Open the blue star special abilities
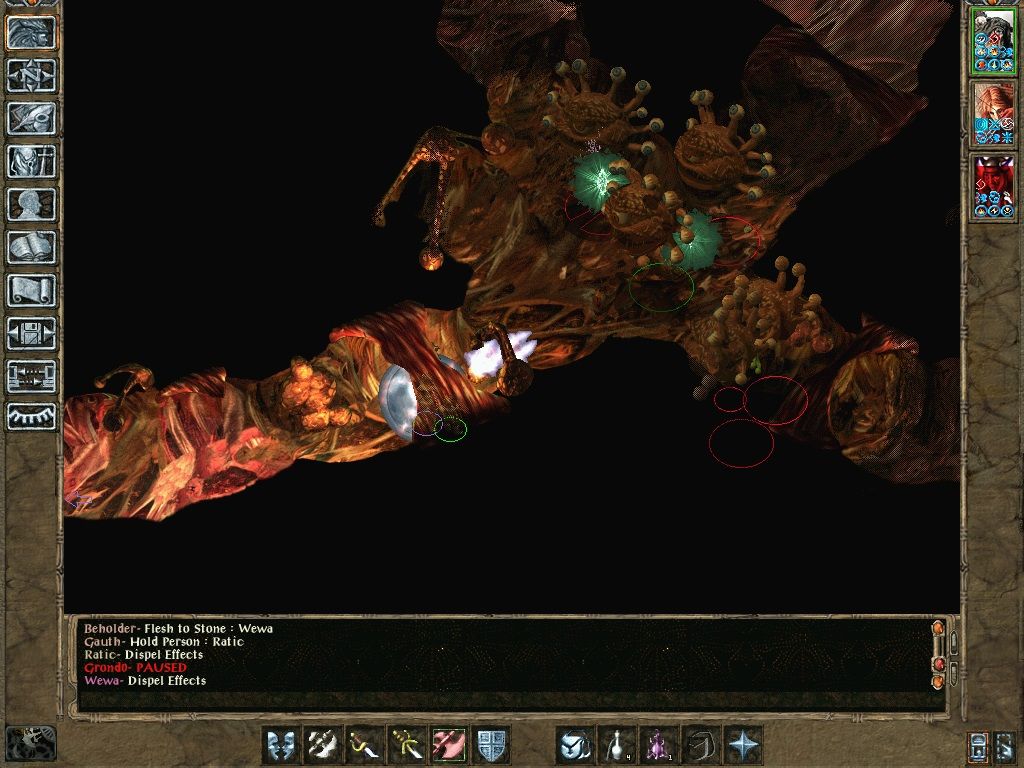Image resolution: width=1024 pixels, height=768 pixels. [x=743, y=745]
